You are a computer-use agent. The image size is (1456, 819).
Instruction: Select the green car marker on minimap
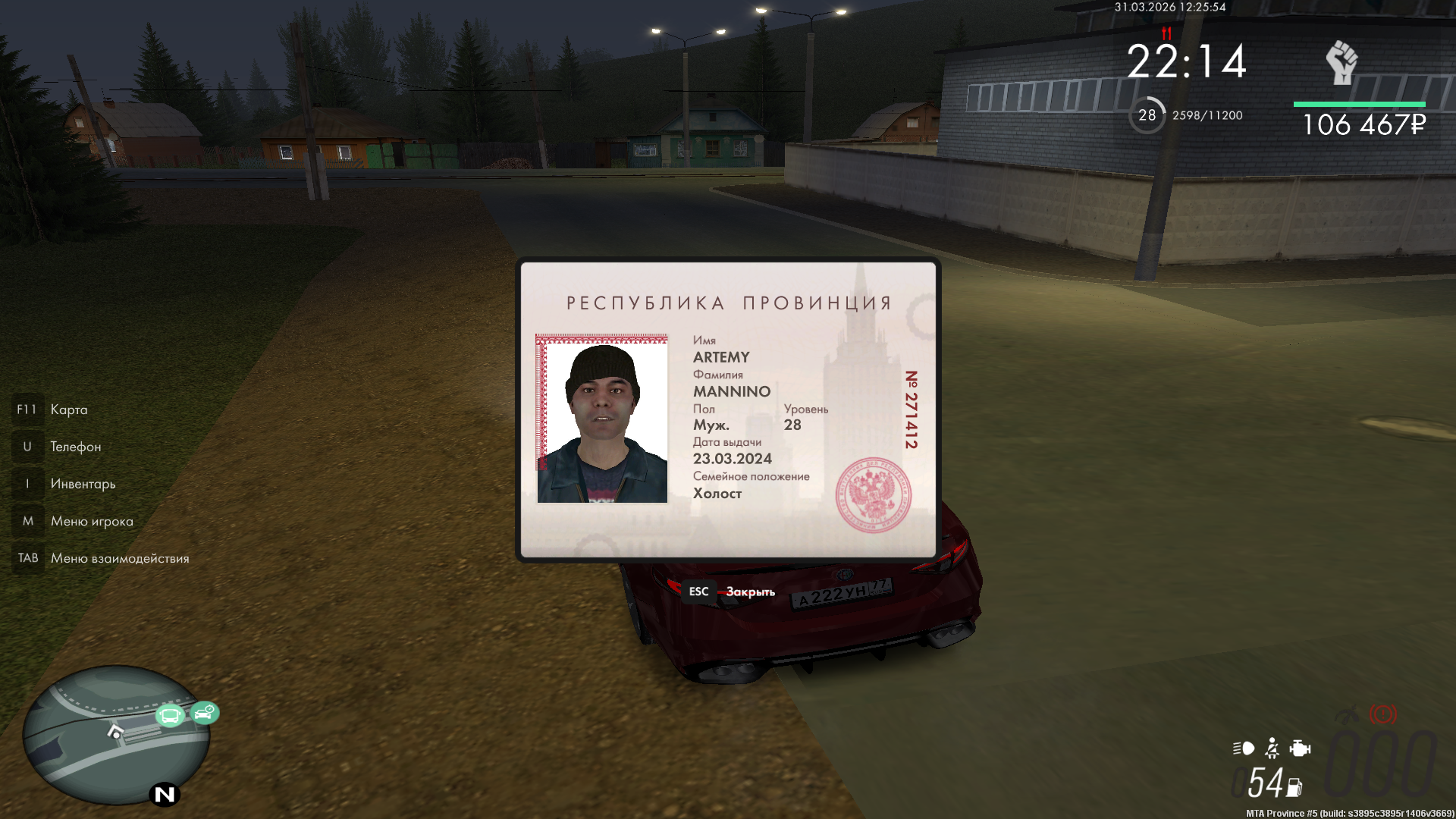pyautogui.click(x=205, y=713)
